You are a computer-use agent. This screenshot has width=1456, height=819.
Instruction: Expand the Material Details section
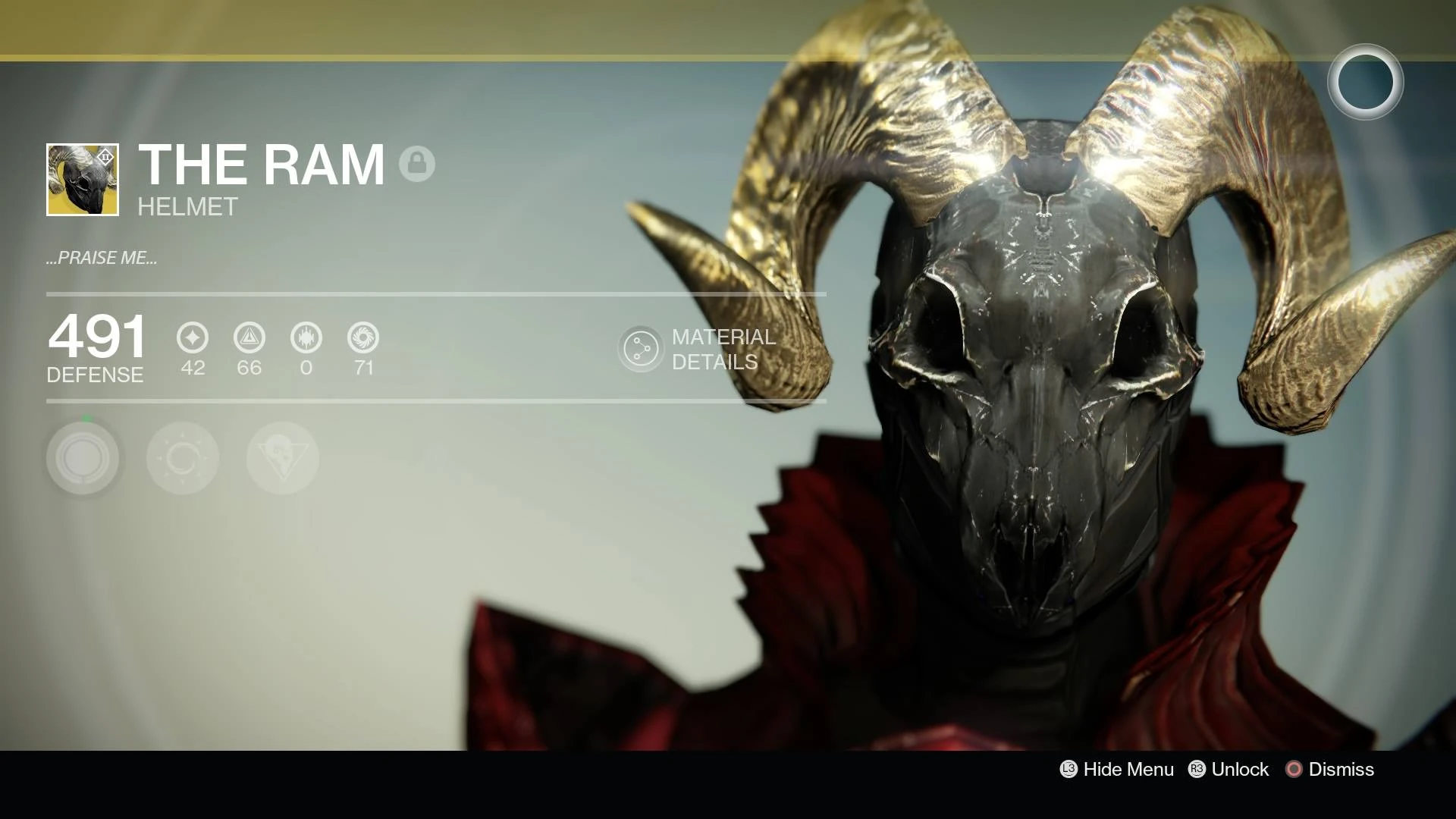click(713, 350)
